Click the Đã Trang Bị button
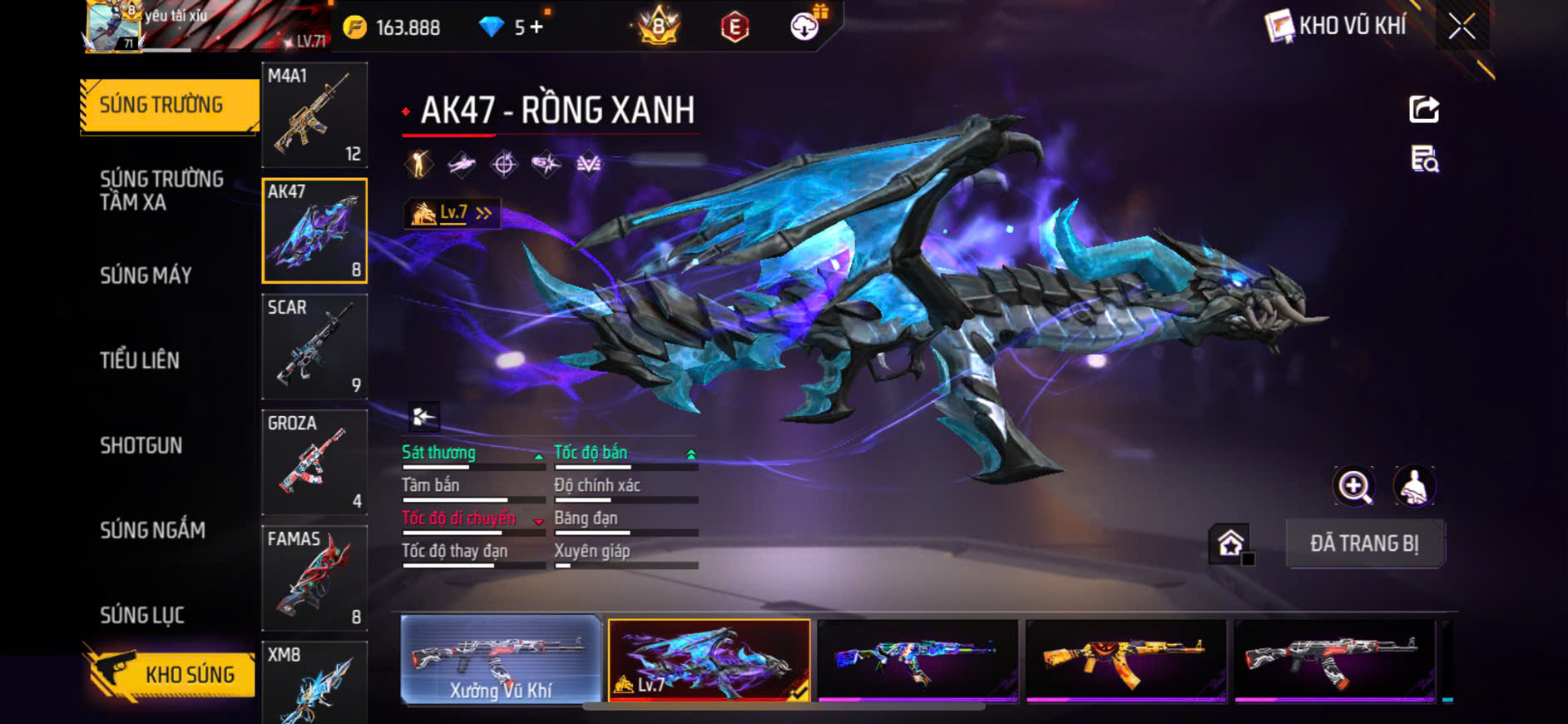Screen dimensions: 1568x724 coord(1364,543)
